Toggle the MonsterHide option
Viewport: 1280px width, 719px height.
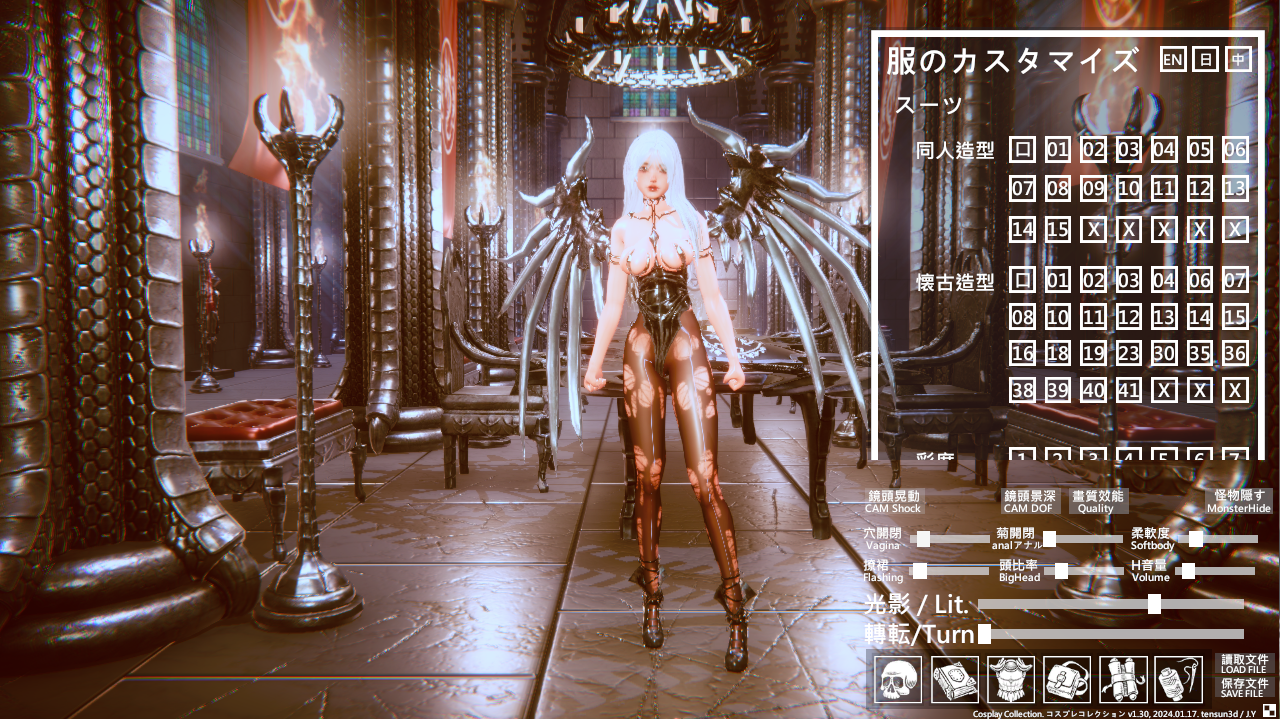pos(1239,501)
